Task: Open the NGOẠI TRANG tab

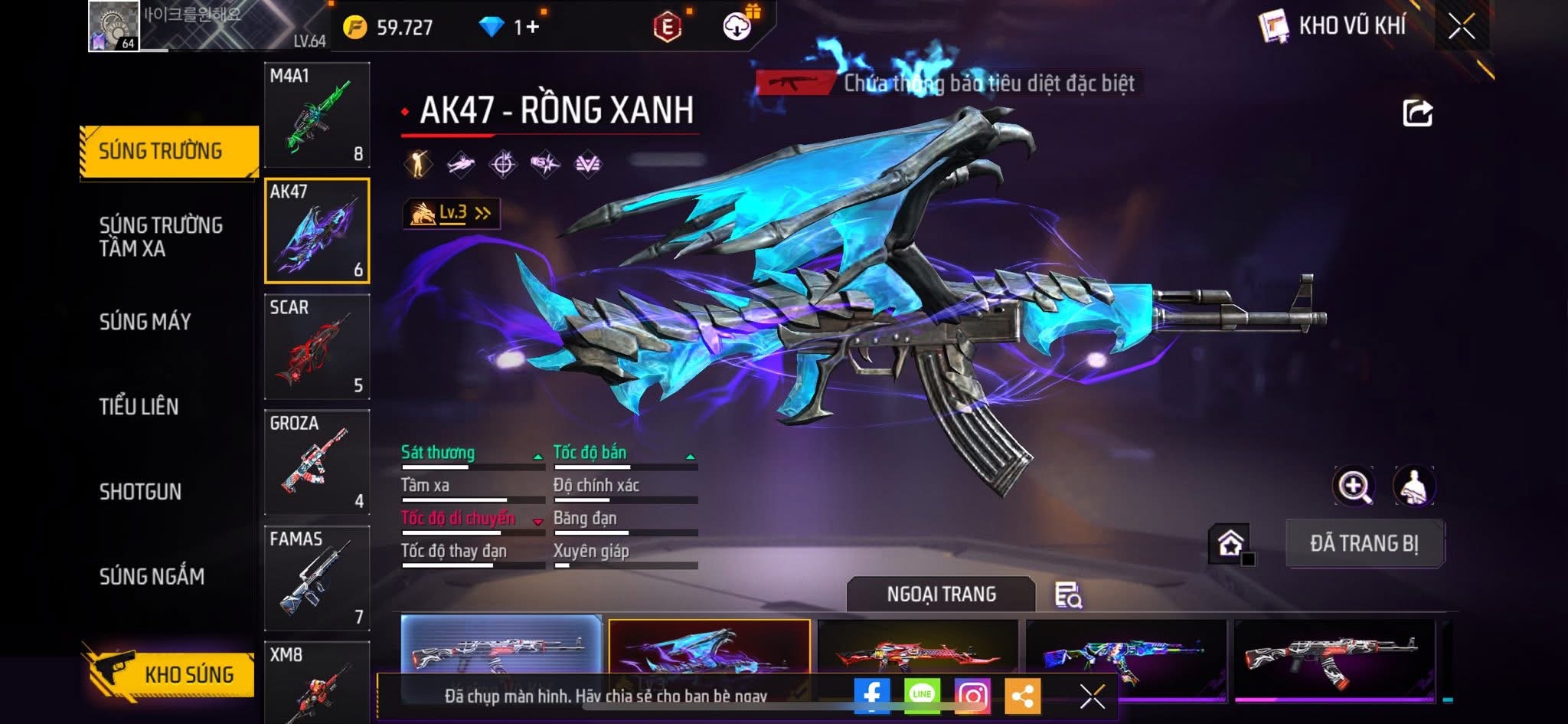Action: (941, 595)
